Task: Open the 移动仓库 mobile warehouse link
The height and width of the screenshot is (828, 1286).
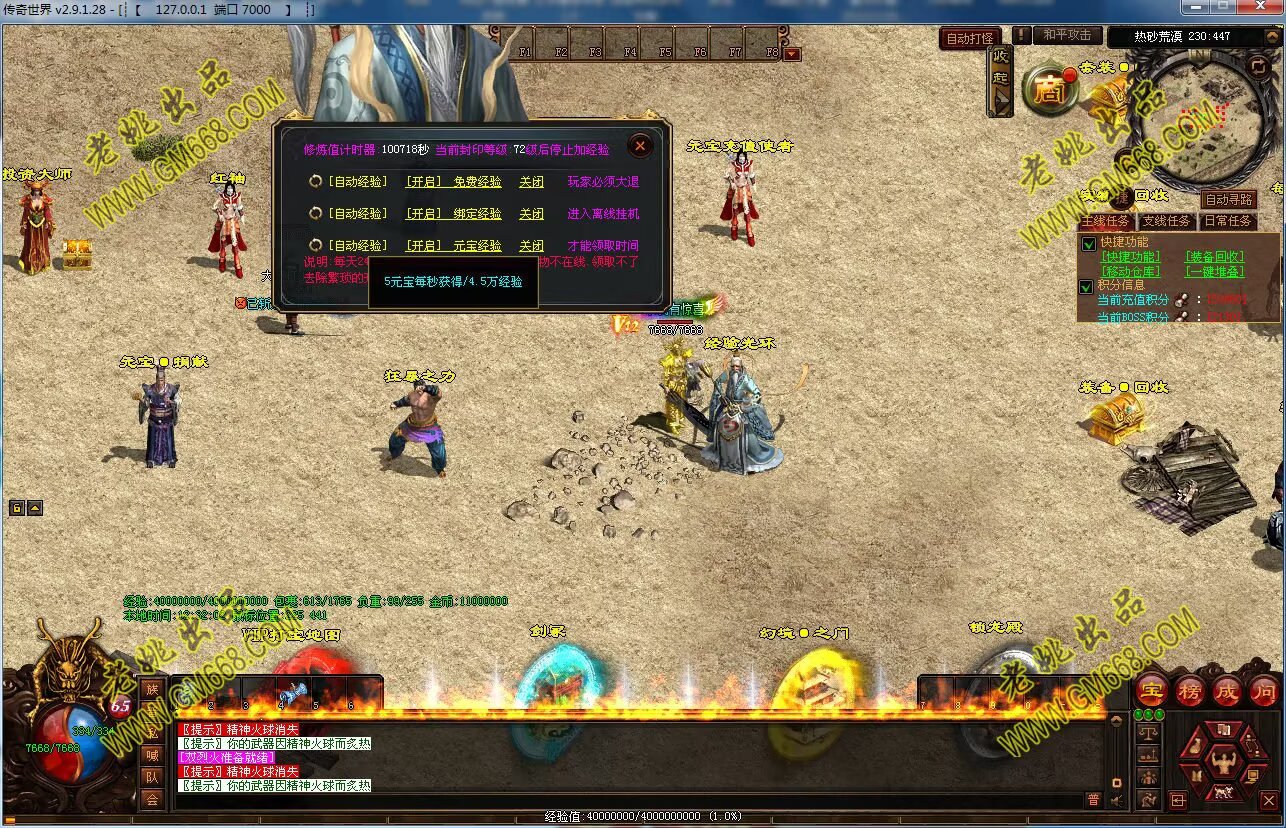Action: tap(1131, 272)
